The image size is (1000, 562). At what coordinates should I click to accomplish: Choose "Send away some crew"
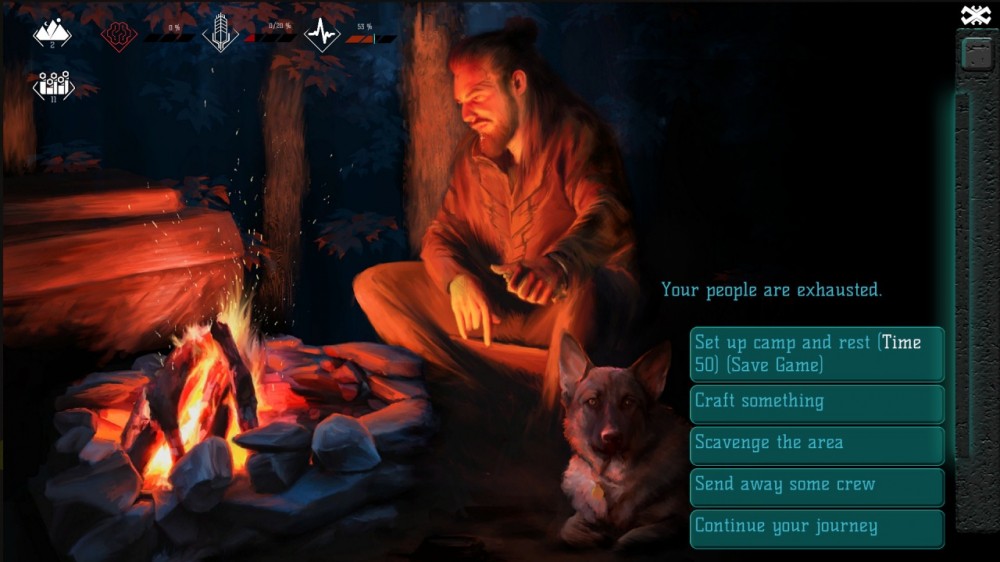point(816,486)
